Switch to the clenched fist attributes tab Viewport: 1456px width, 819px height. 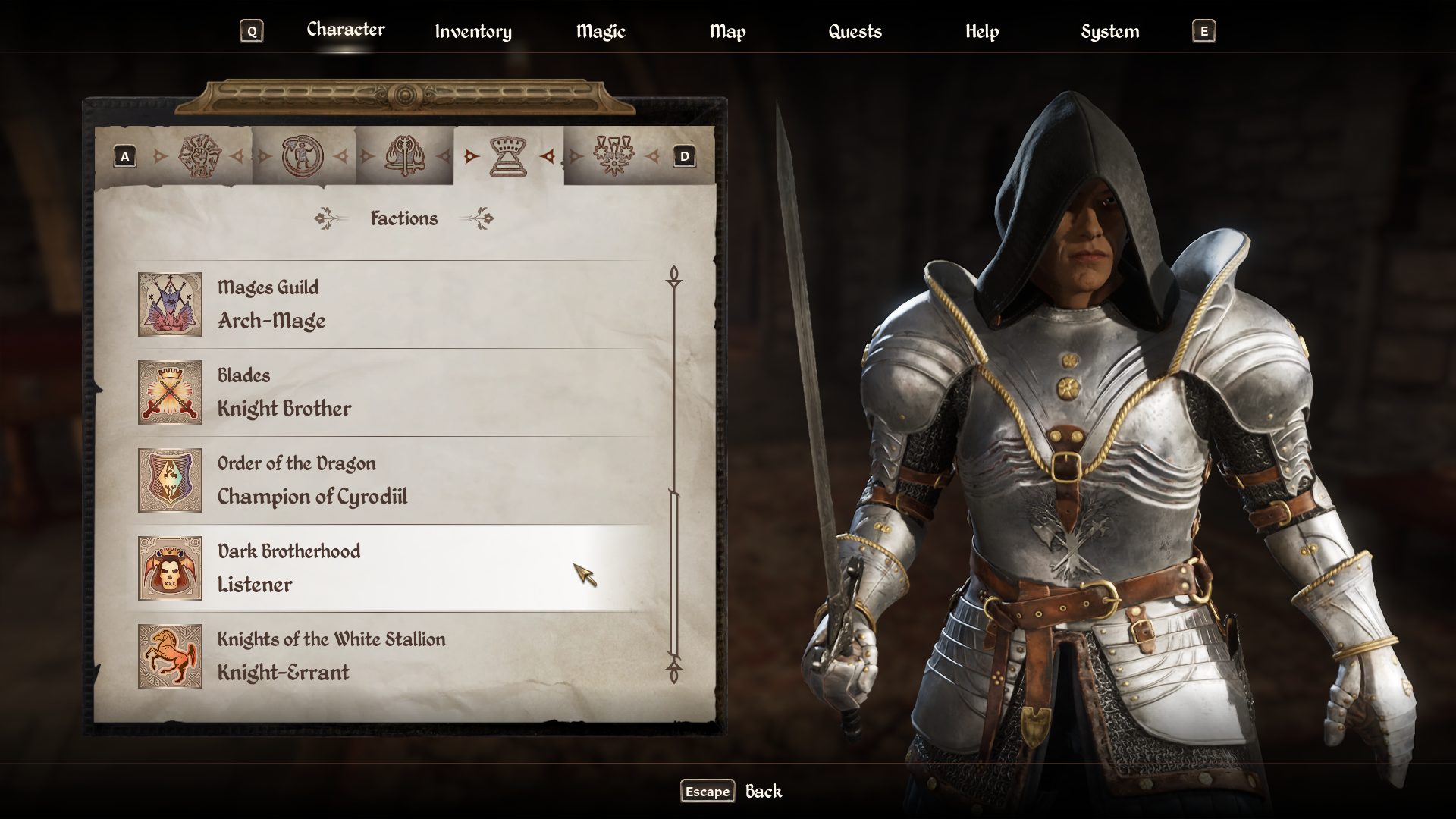(199, 156)
